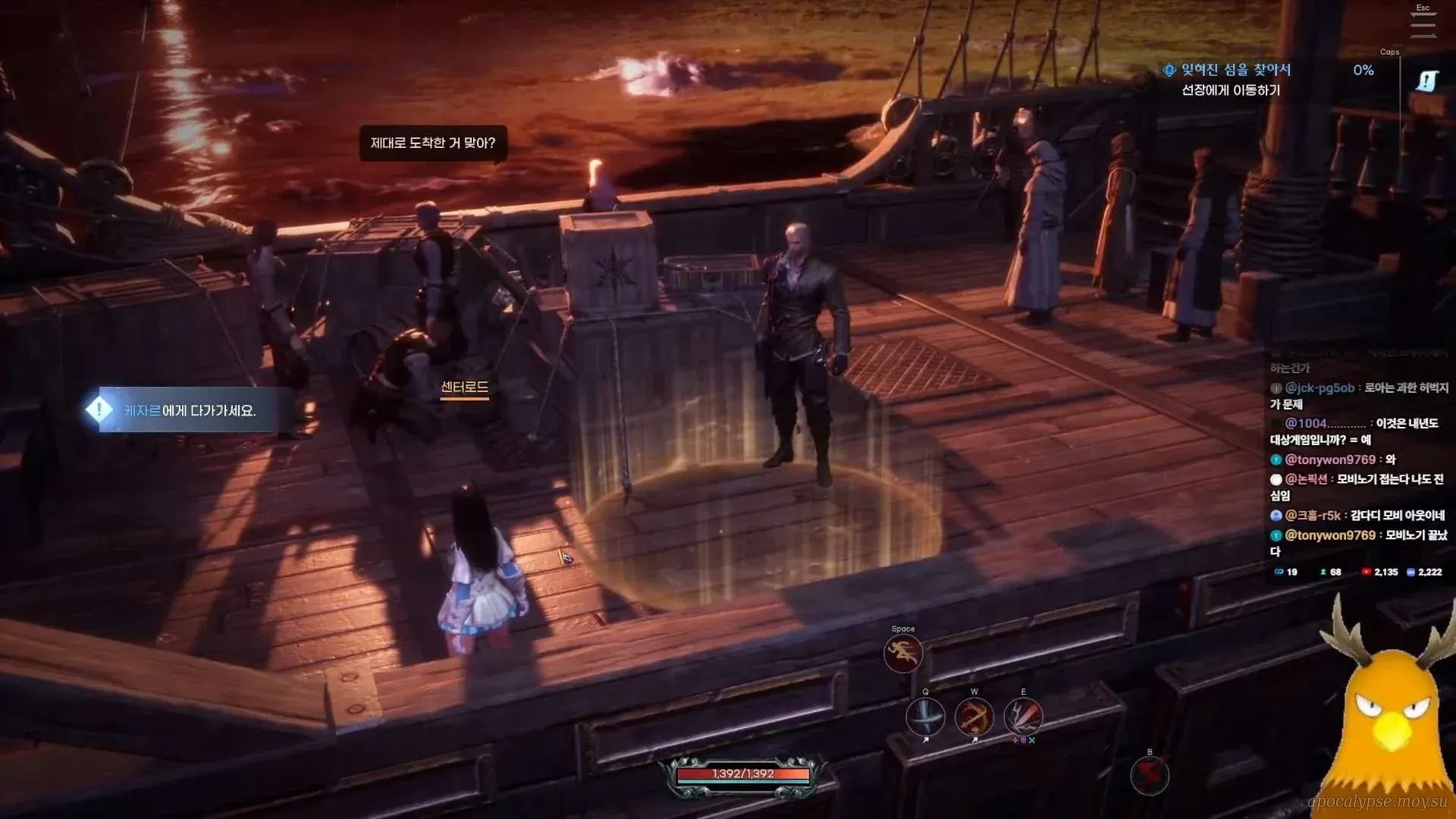
Task: Activate the running figure dash skill
Action: [x=902, y=654]
